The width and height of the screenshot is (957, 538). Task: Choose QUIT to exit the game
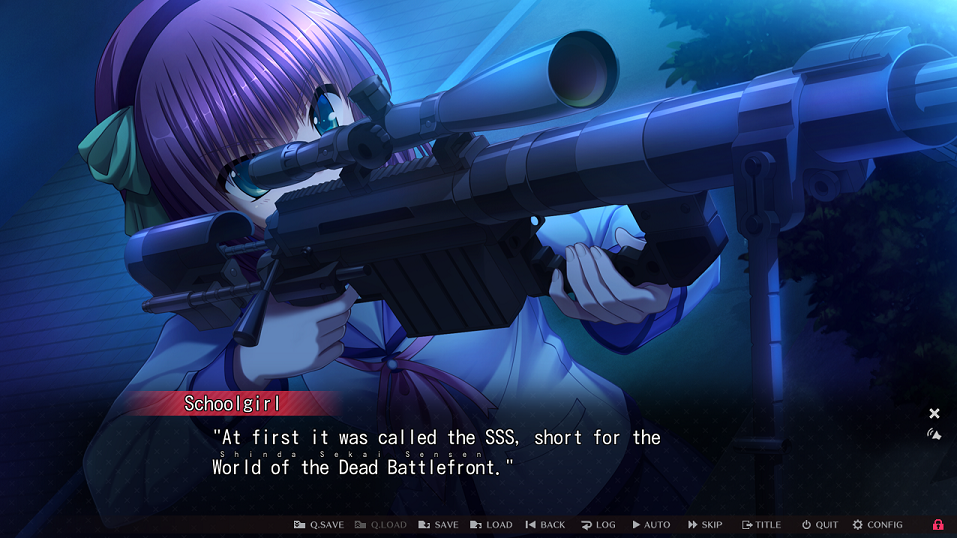820,525
